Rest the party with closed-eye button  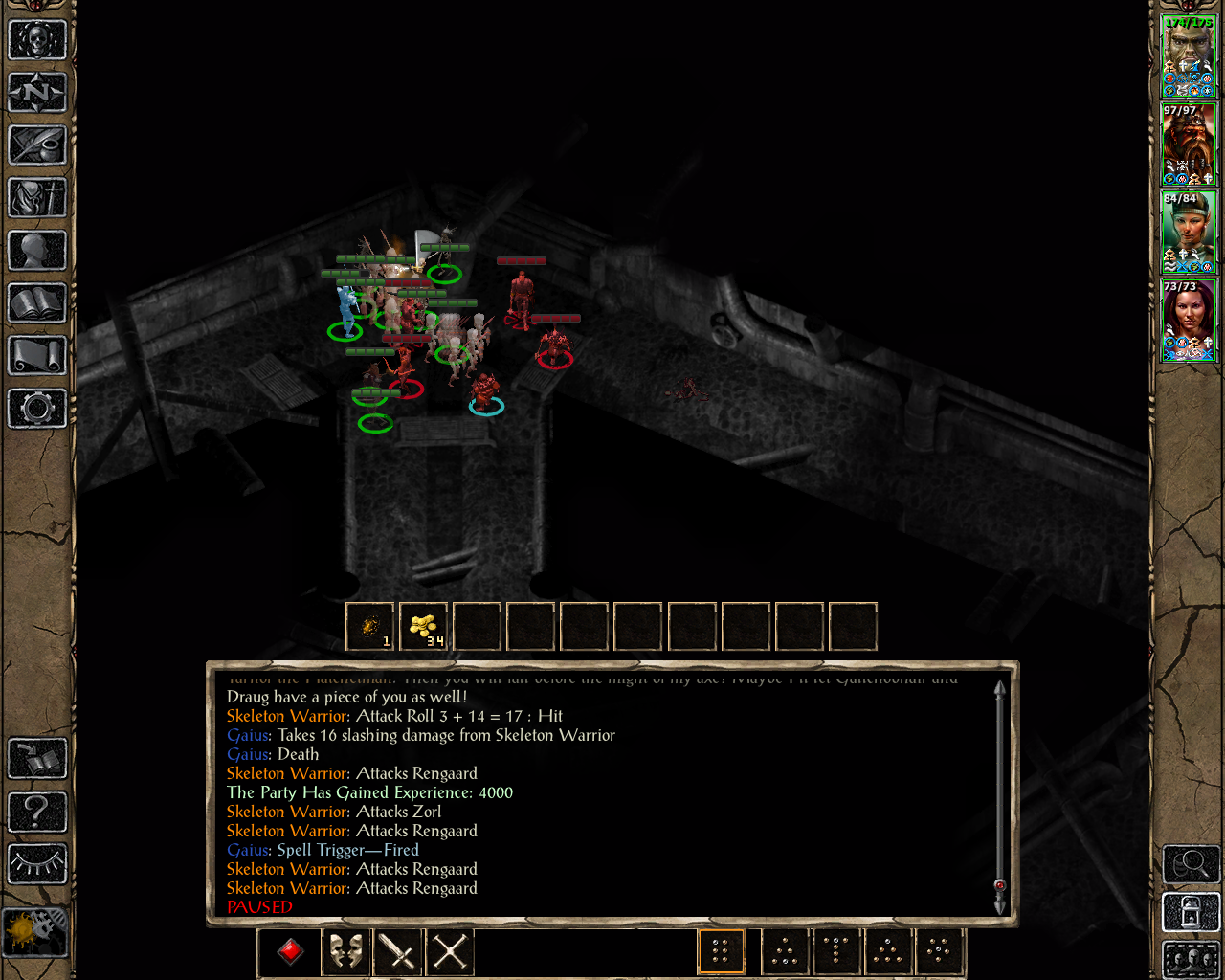click(37, 863)
